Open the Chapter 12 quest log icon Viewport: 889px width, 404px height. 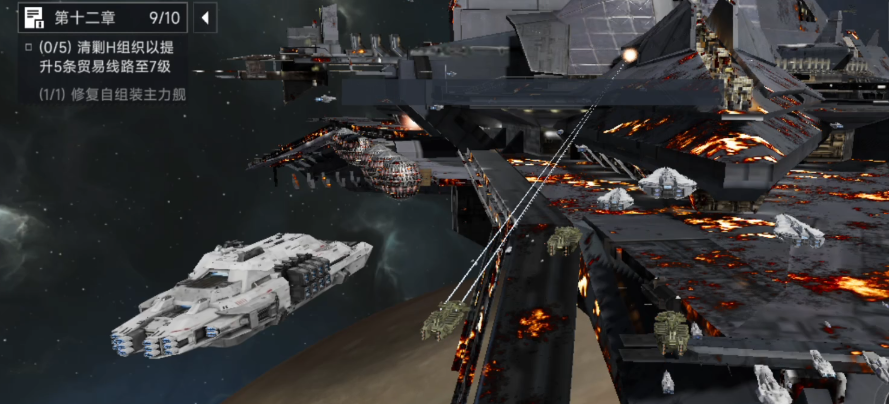(x=34, y=17)
